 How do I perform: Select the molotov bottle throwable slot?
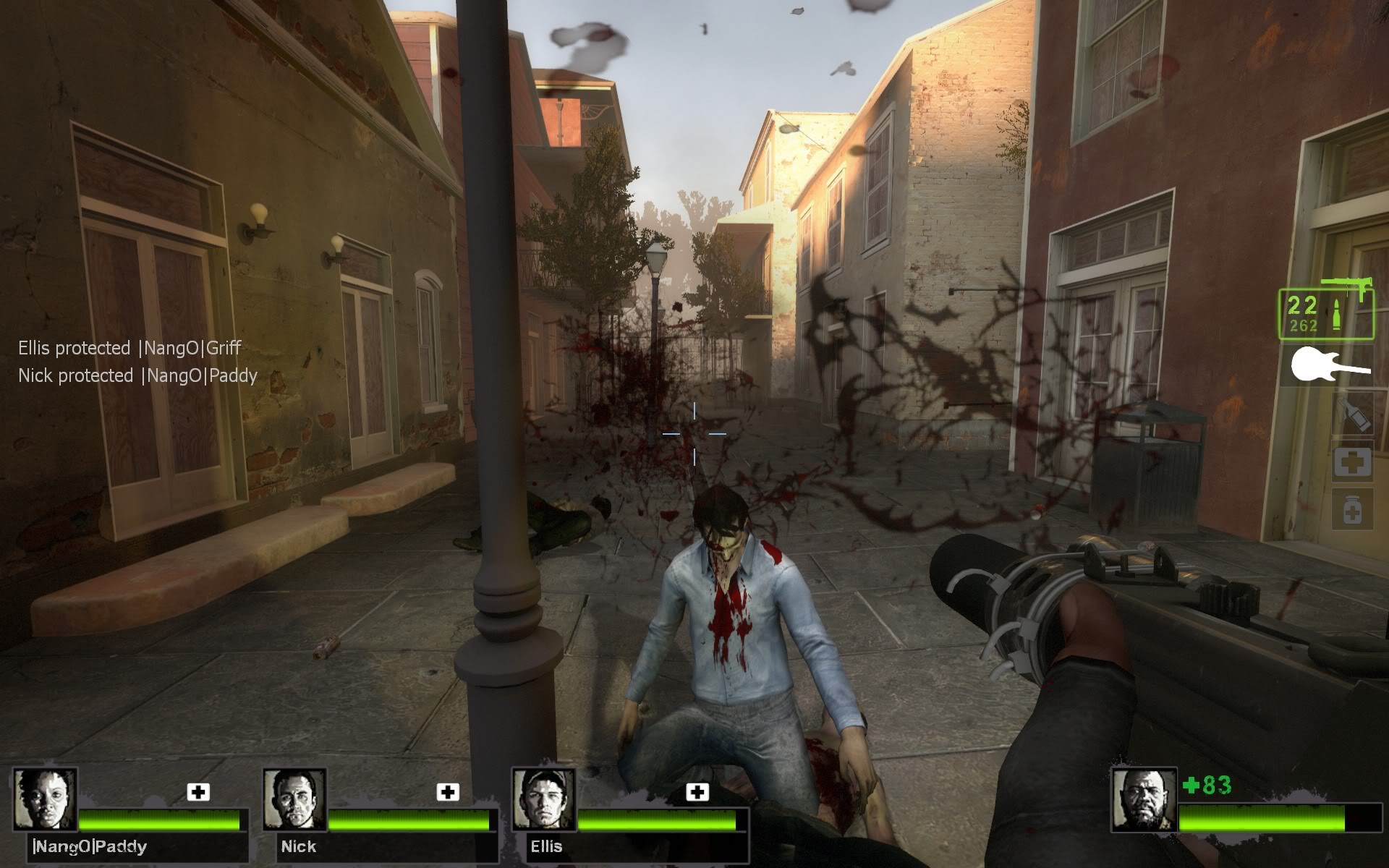click(1353, 414)
